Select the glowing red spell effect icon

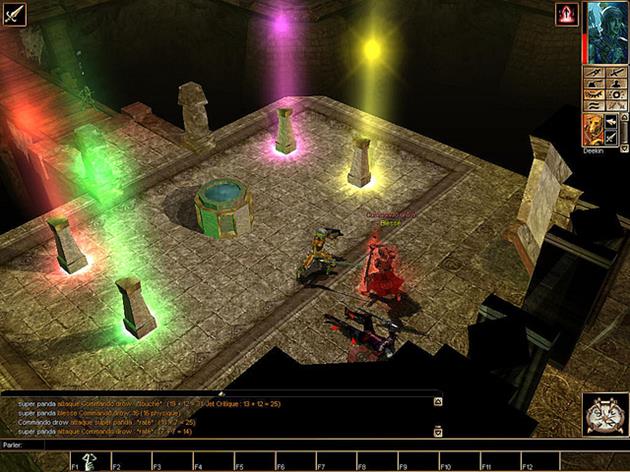pos(567,14)
